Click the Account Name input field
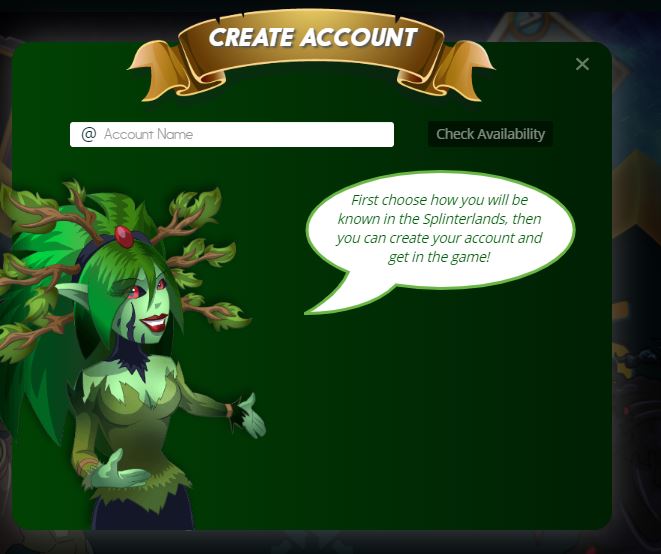This screenshot has width=661, height=554. click(x=240, y=134)
